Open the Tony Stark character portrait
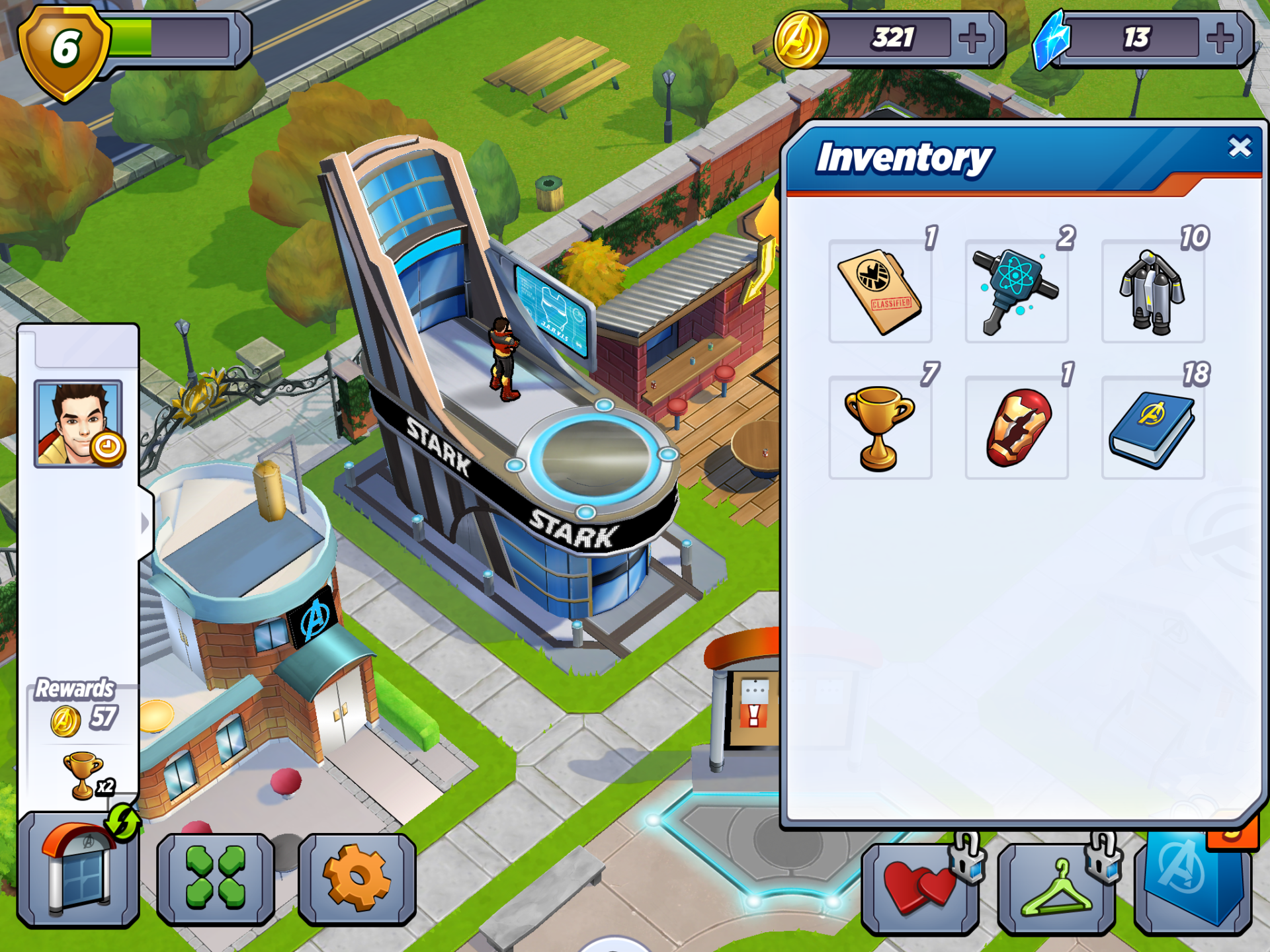 pyautogui.click(x=78, y=424)
